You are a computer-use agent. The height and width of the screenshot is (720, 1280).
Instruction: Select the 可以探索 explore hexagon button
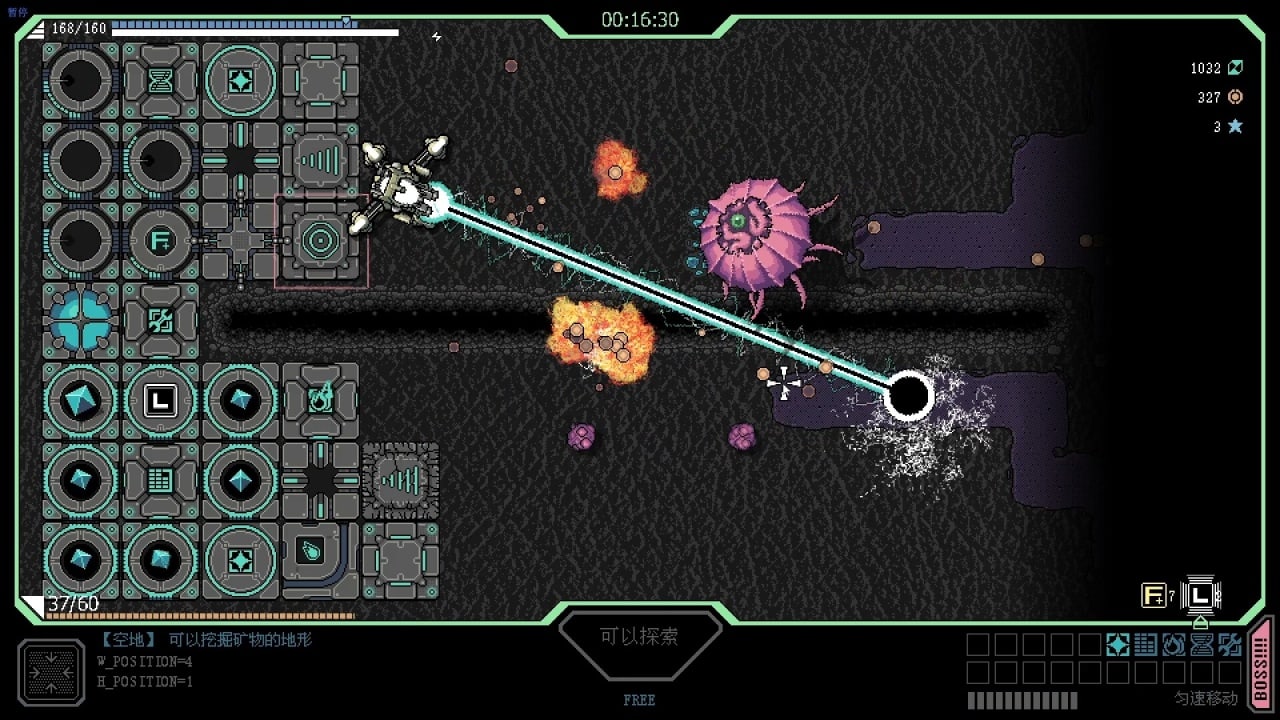point(640,636)
